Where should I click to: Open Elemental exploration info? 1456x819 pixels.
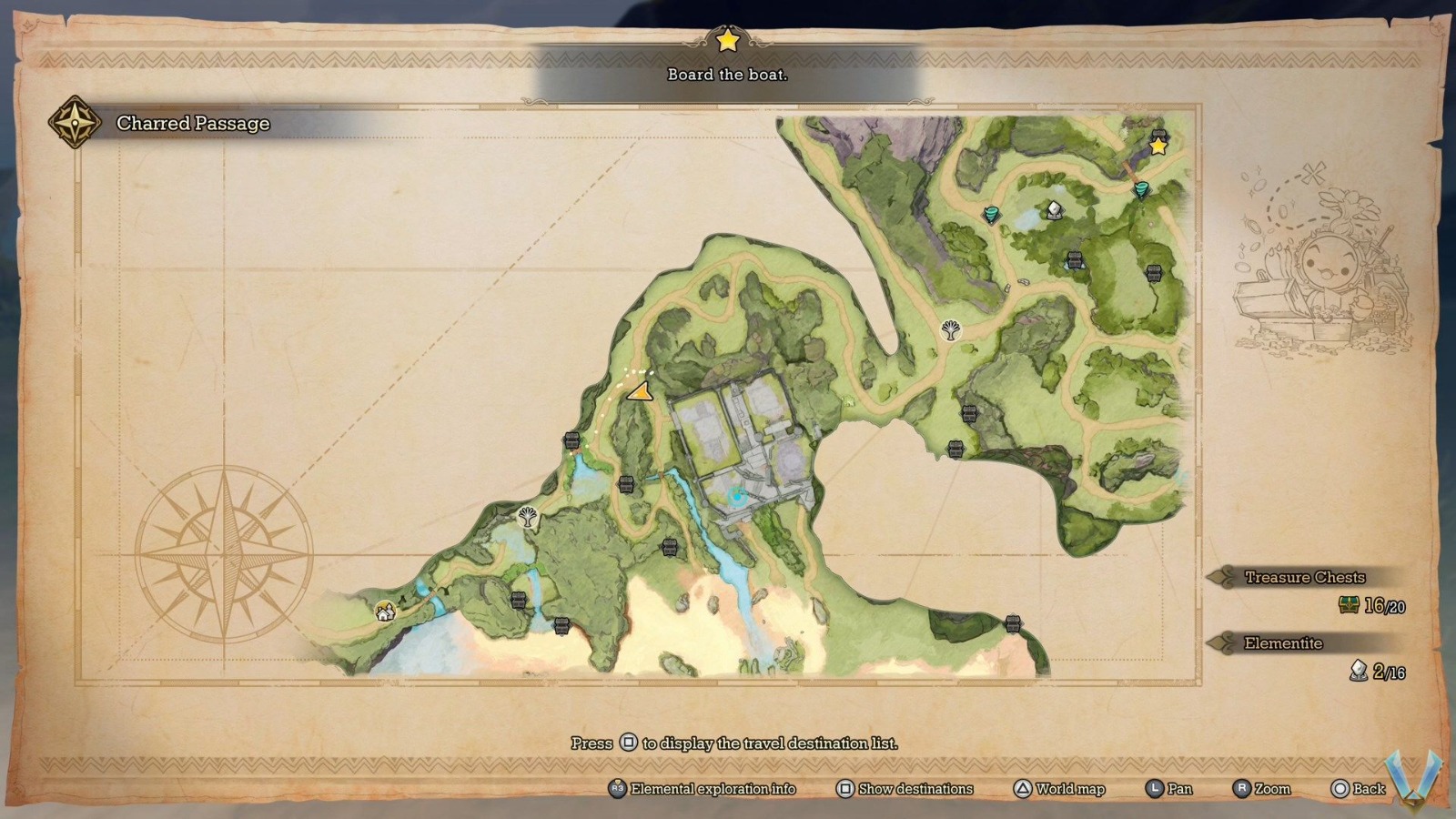[x=702, y=789]
